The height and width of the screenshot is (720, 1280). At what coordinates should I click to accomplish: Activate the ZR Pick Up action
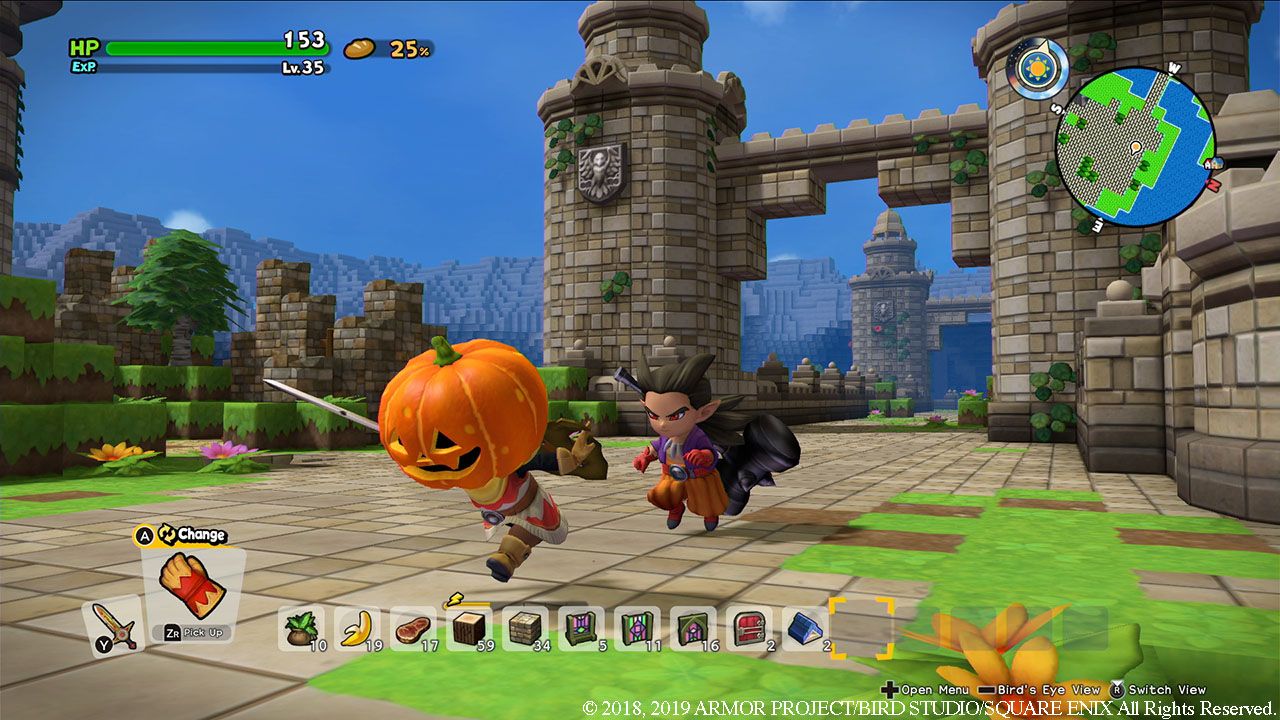(190, 632)
